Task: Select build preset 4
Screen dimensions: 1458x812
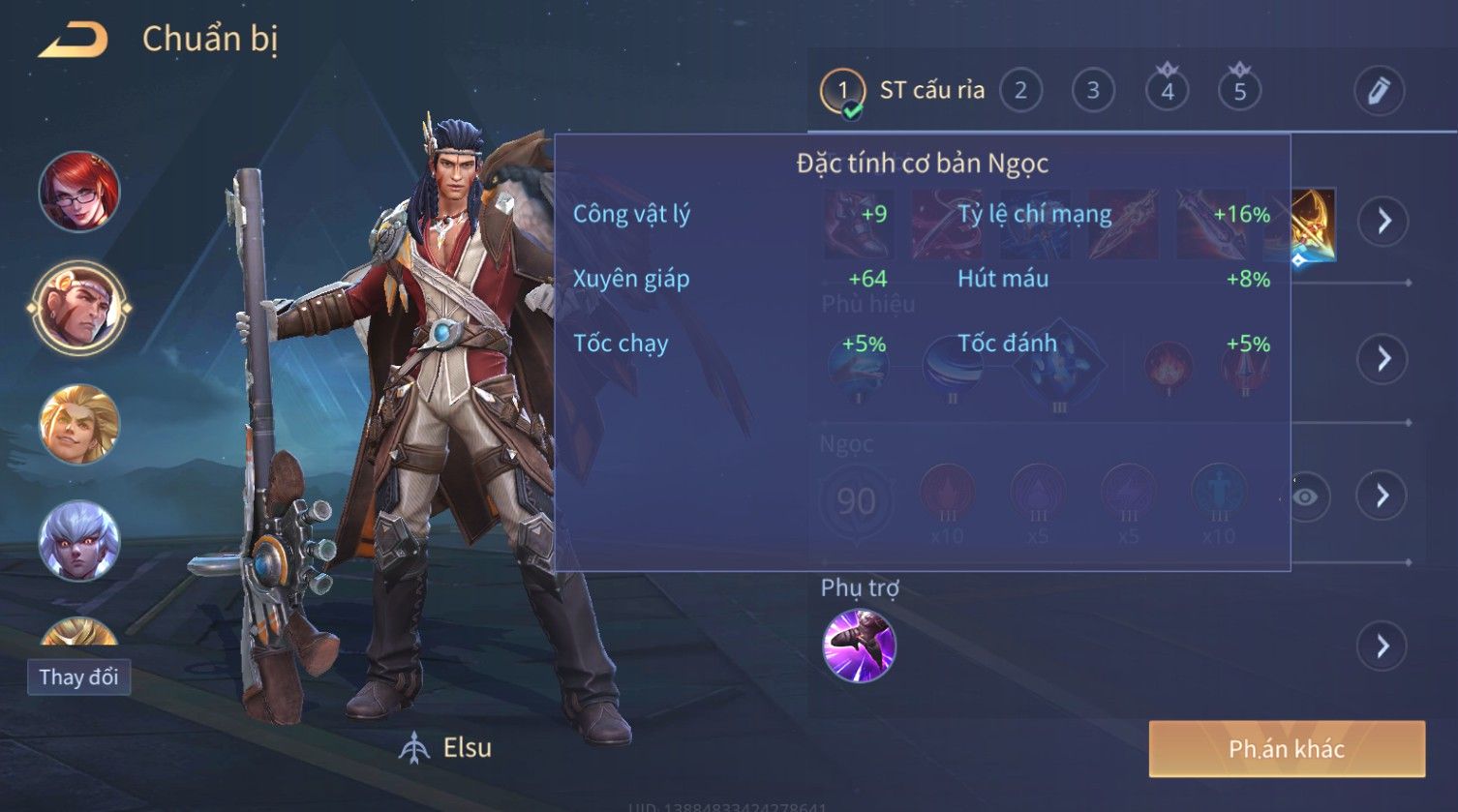Action: pyautogui.click(x=1167, y=91)
